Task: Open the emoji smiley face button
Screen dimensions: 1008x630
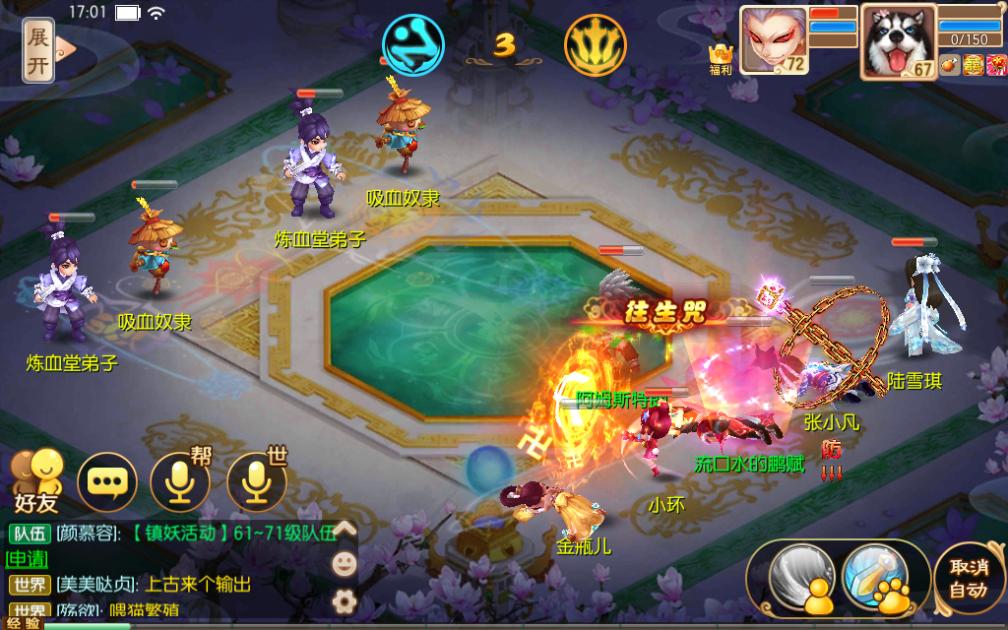Action: pyautogui.click(x=344, y=564)
